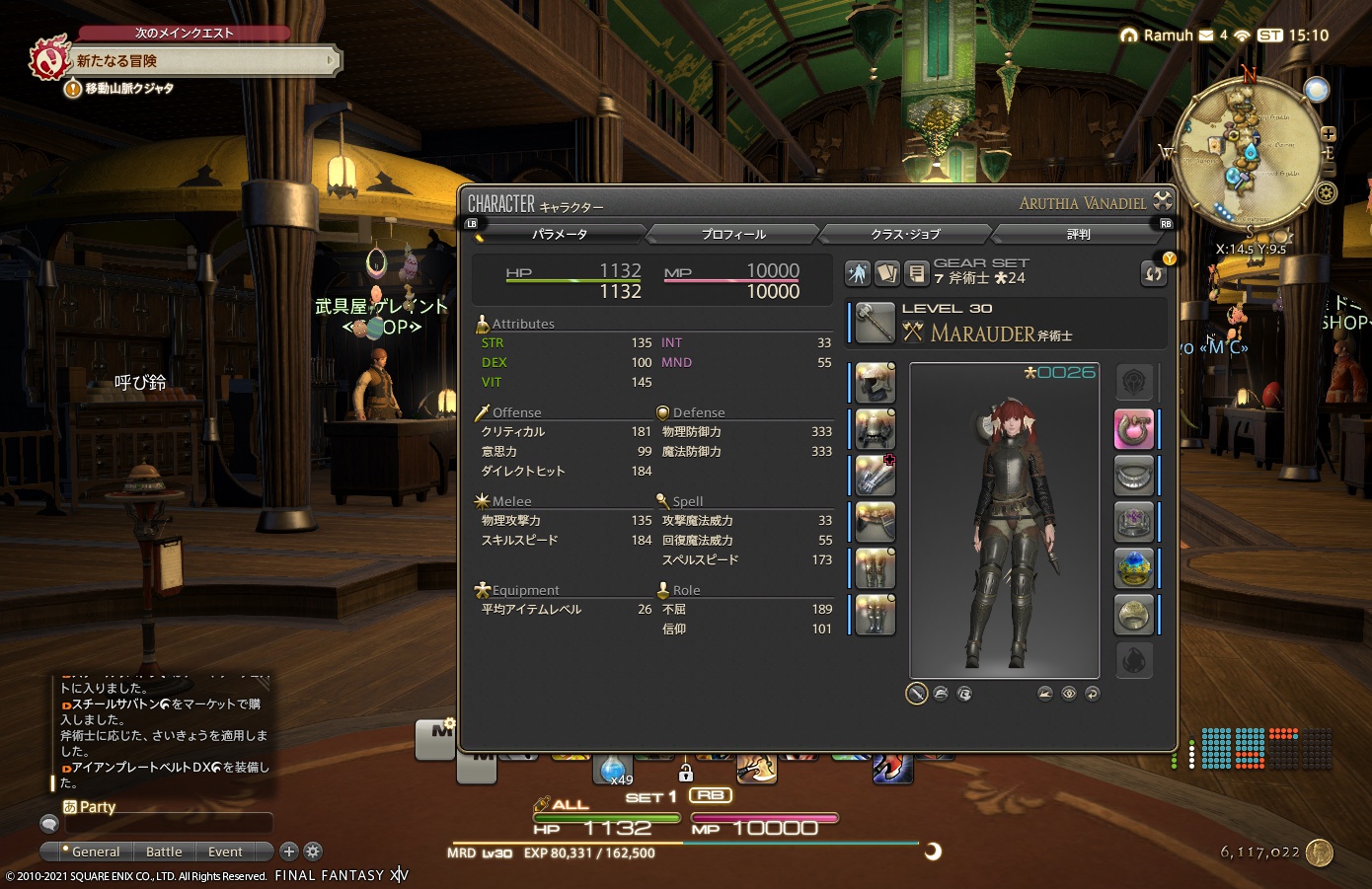Click the Marauder crossed-axes class icon
The width and height of the screenshot is (1372, 889).
912,332
